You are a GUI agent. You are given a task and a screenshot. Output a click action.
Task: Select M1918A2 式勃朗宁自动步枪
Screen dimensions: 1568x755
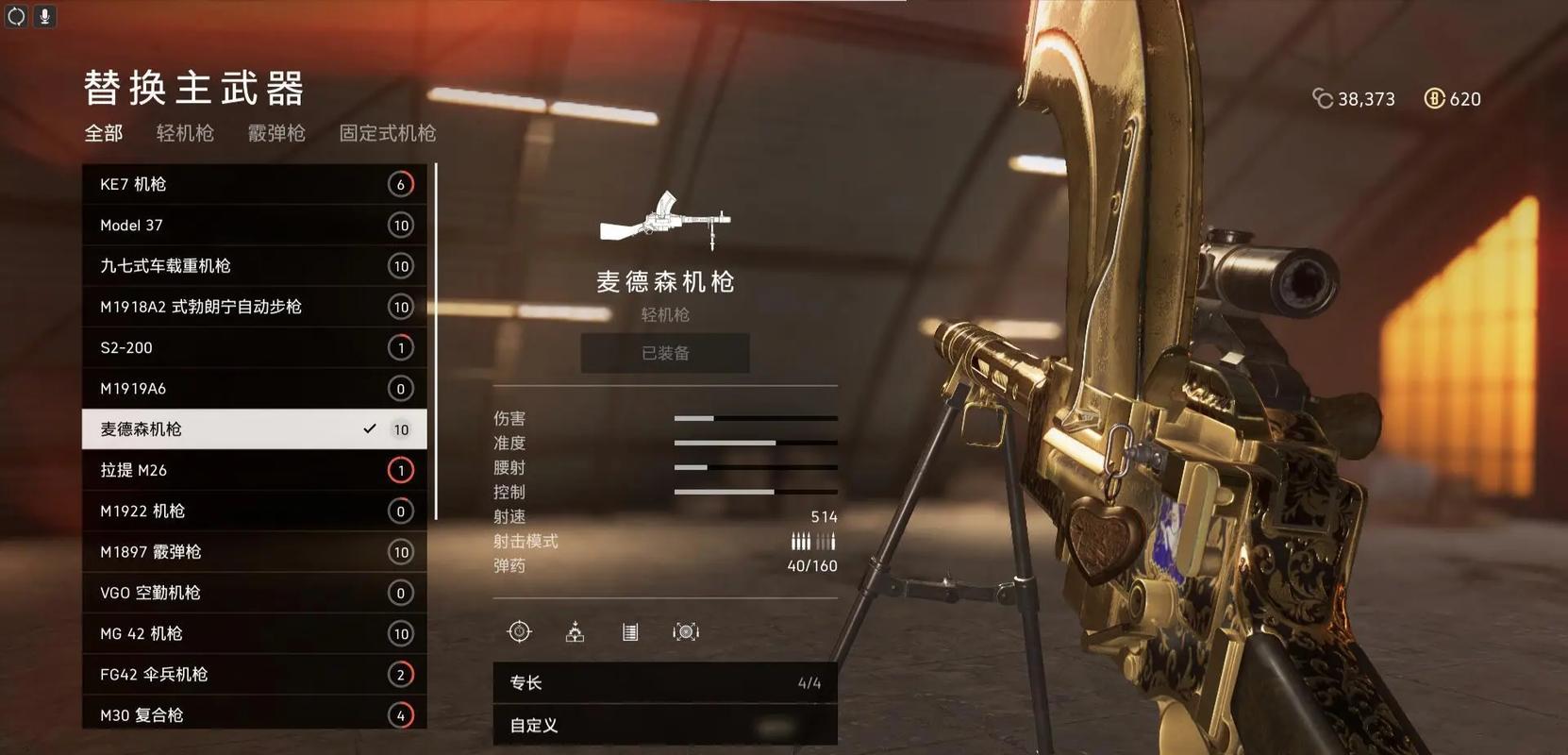coord(254,307)
